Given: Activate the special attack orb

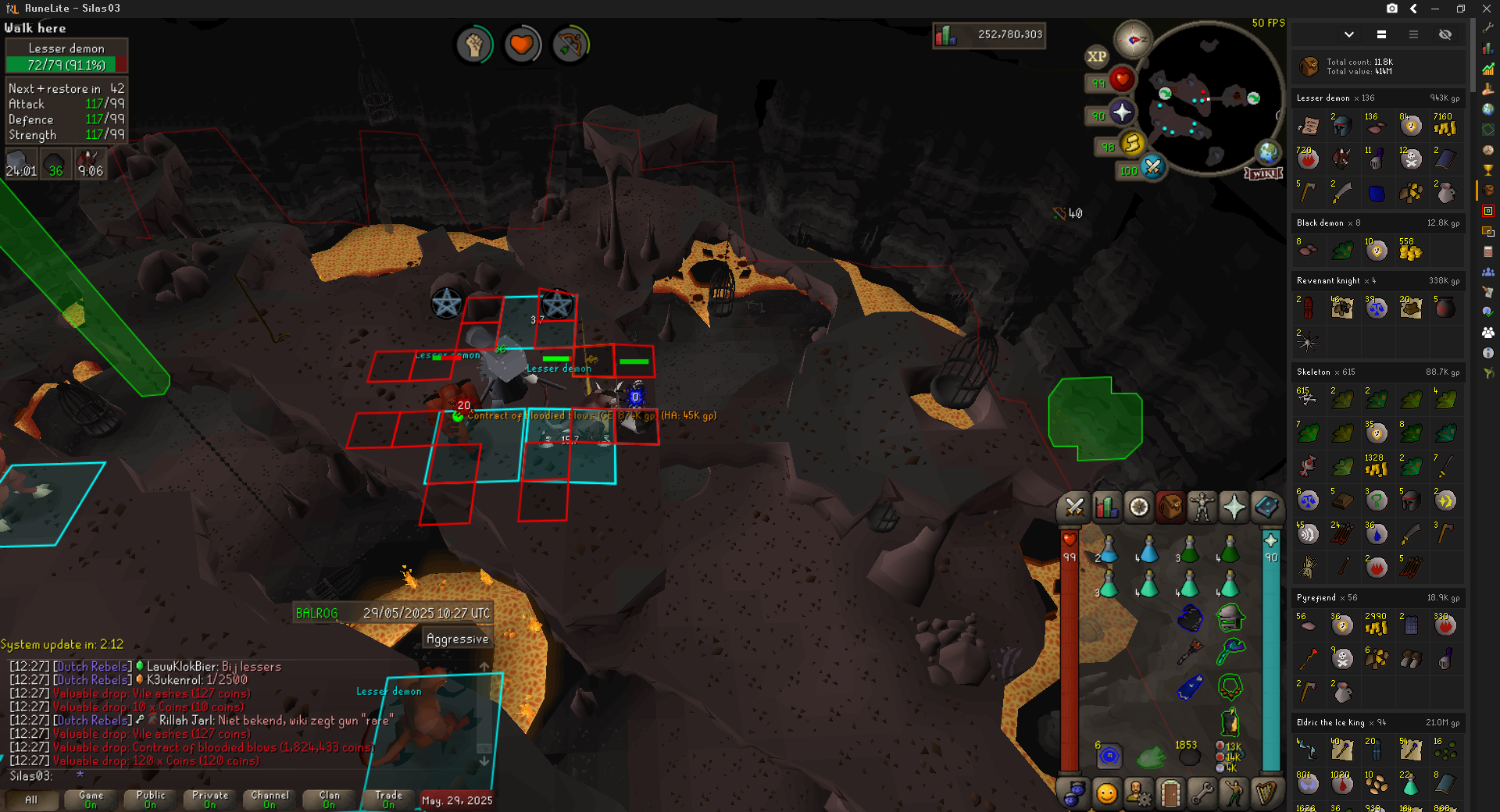Looking at the screenshot, I should click(1152, 166).
